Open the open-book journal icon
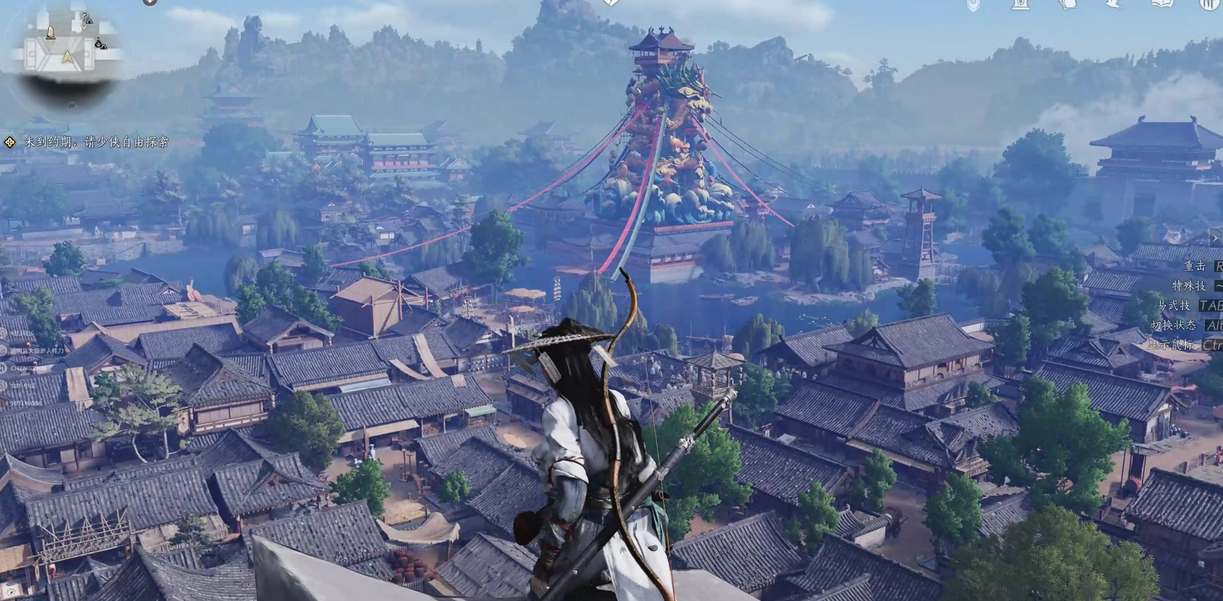 pos(1163,4)
